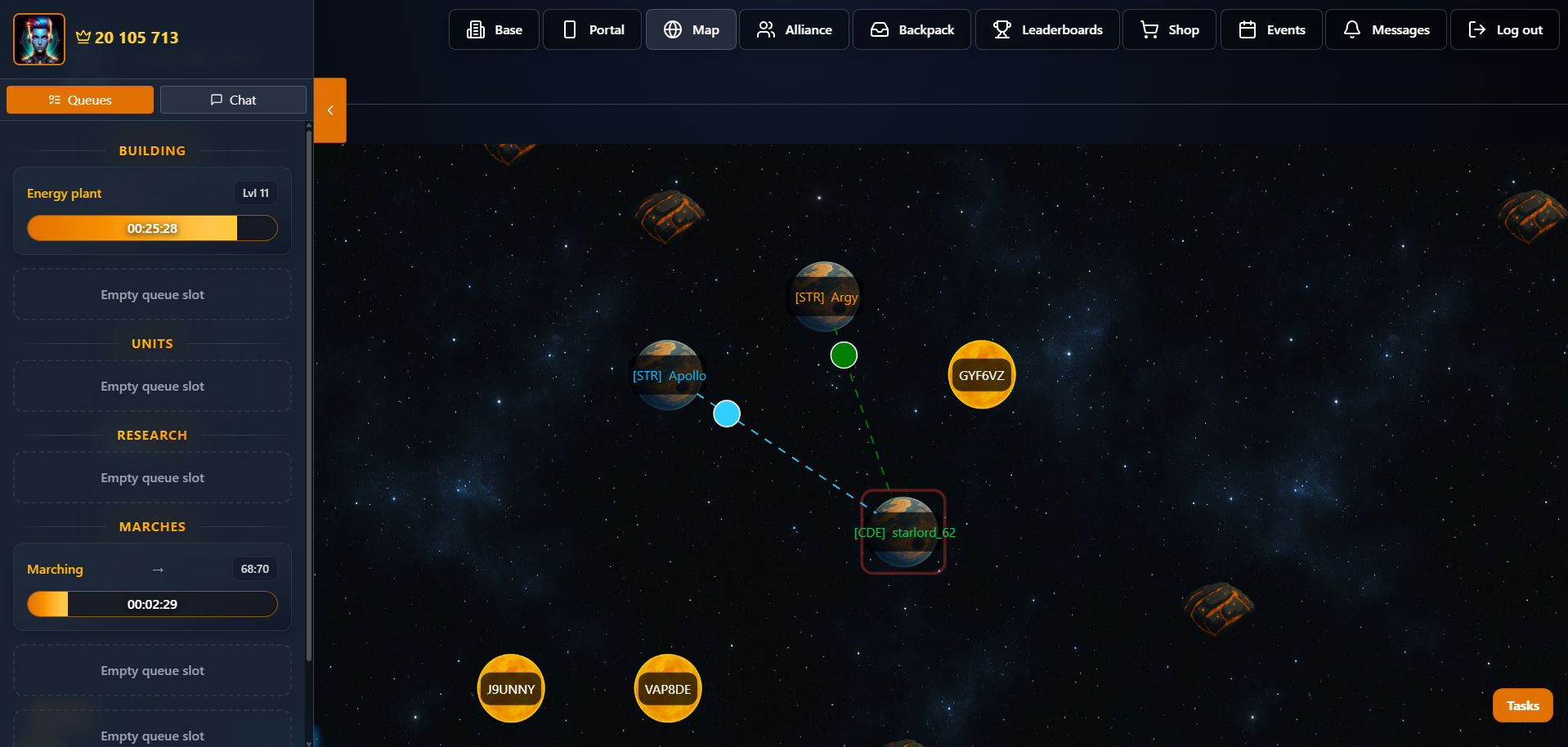Click the empty Research queue slot
Screen dimensions: 1568x747
click(152, 477)
